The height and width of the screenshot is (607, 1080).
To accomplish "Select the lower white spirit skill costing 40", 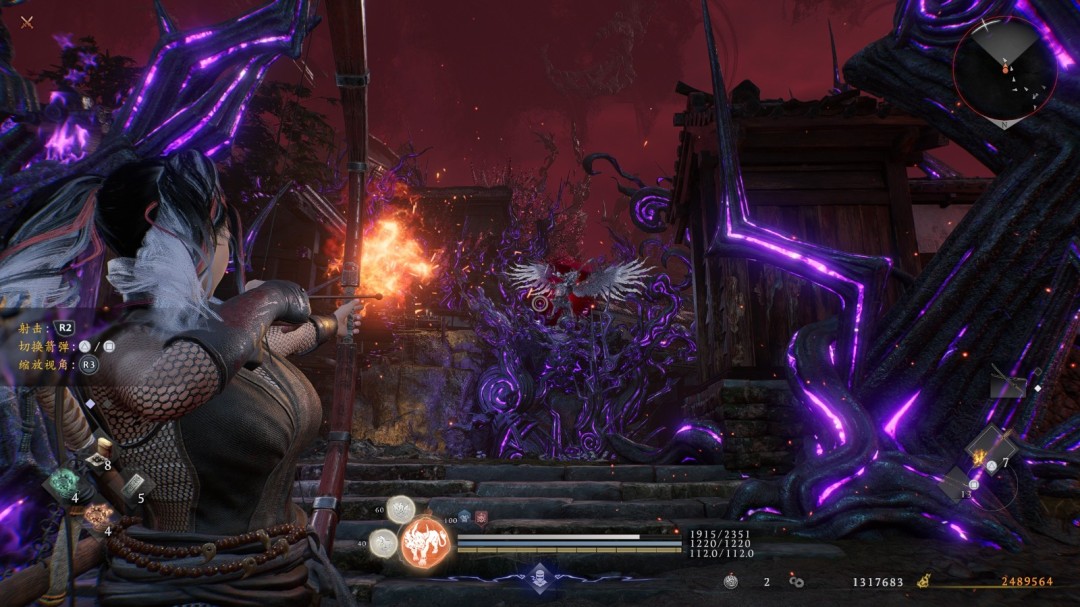I will (383, 543).
